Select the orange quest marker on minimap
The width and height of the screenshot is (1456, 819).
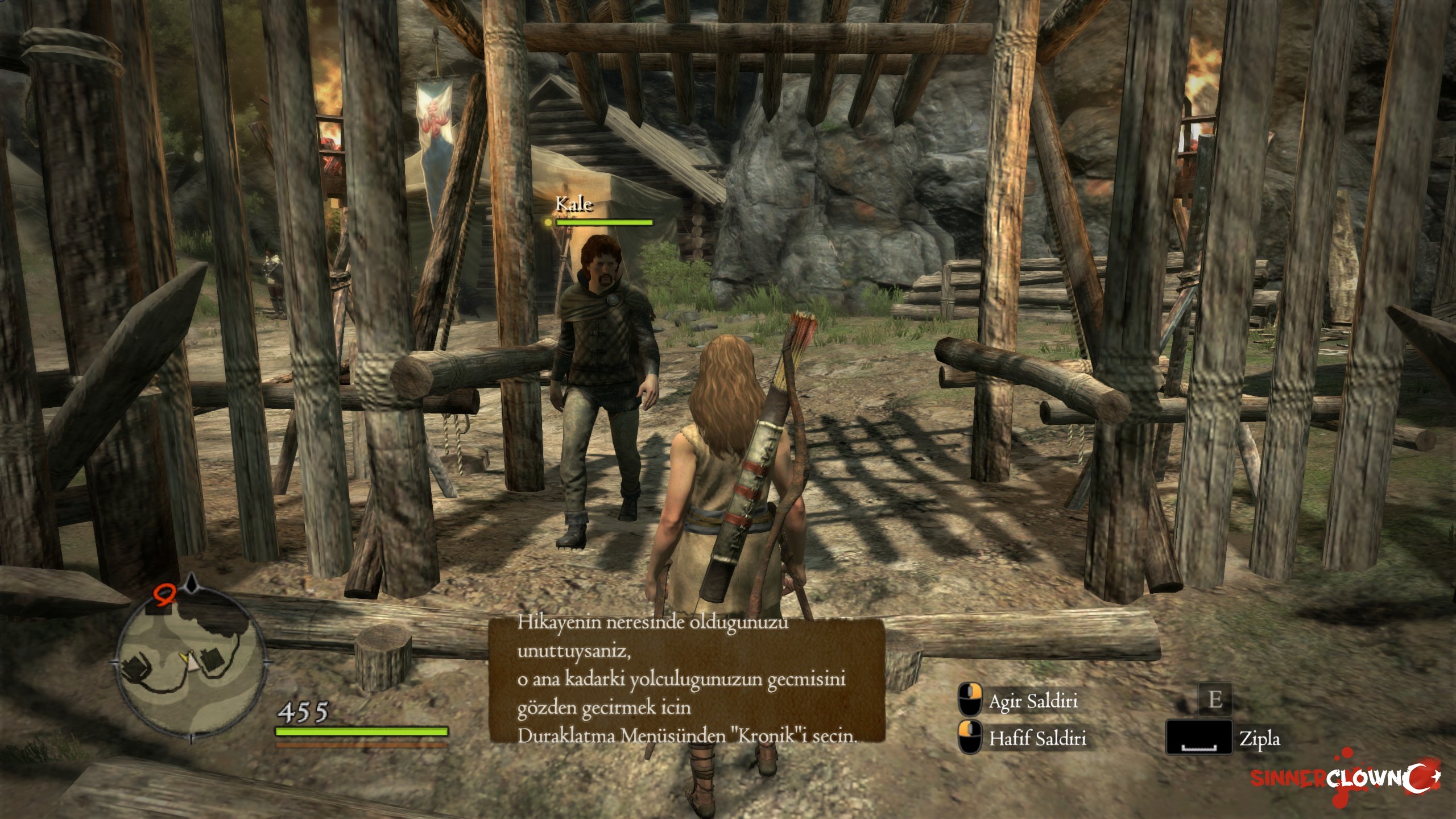(164, 594)
